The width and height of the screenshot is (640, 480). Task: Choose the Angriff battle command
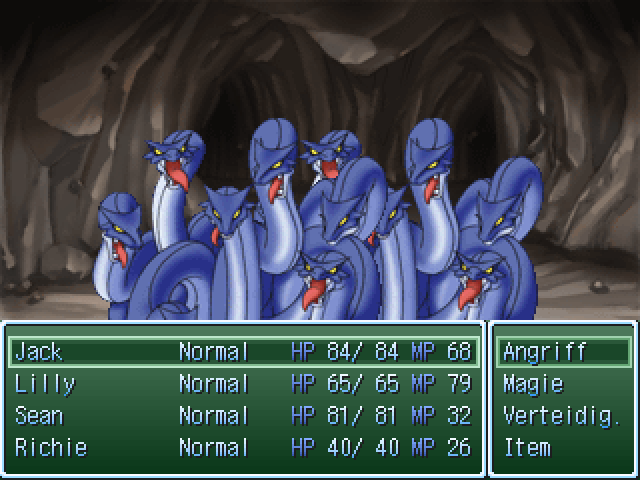coord(563,352)
